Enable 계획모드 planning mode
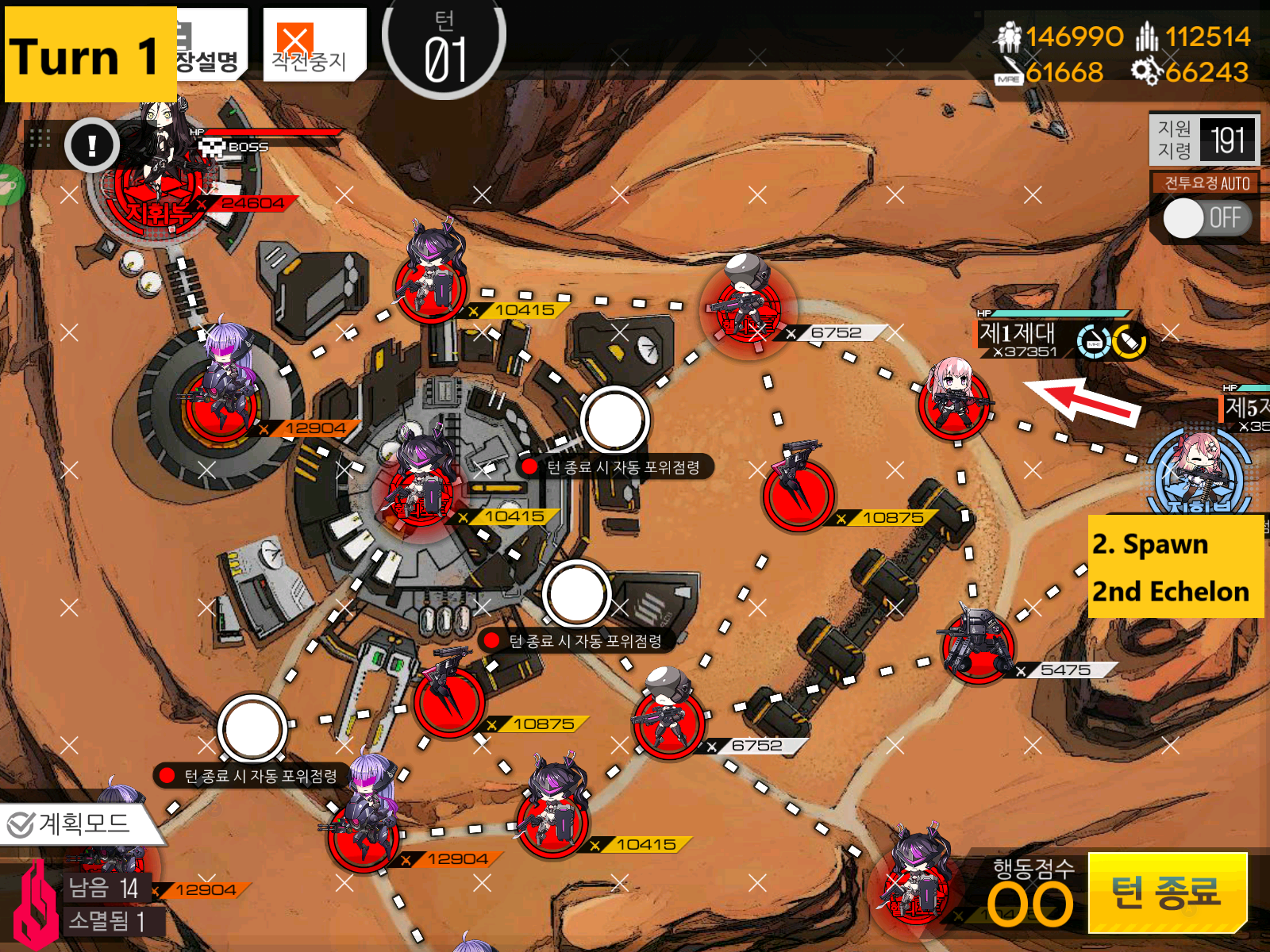Image resolution: width=1270 pixels, height=952 pixels. click(x=71, y=825)
